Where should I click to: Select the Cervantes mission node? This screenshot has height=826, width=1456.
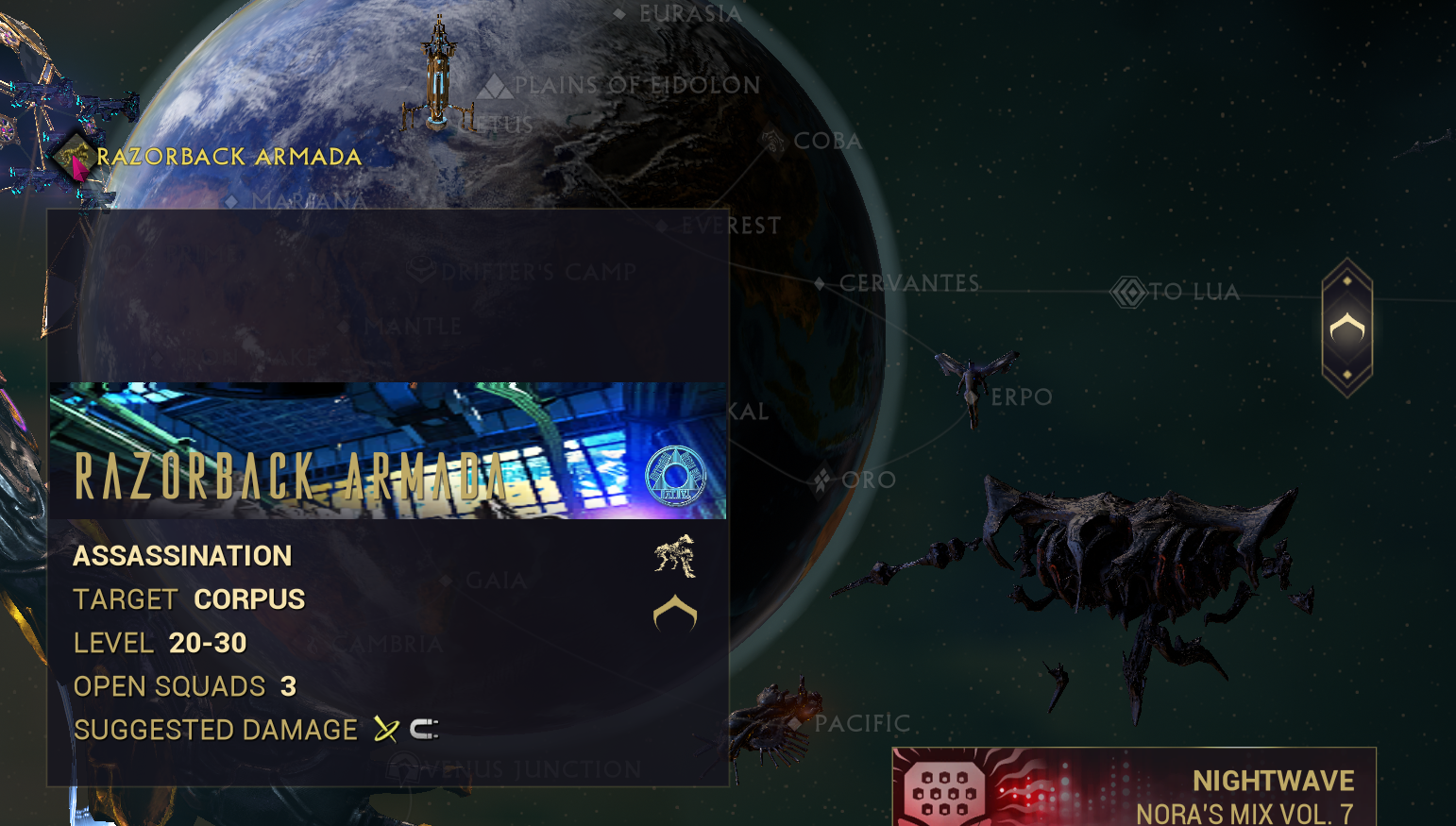coord(820,282)
